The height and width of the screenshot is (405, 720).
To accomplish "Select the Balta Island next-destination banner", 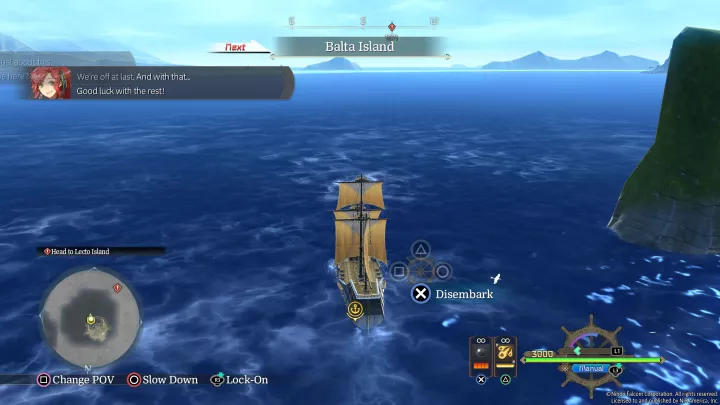I will 359,46.
